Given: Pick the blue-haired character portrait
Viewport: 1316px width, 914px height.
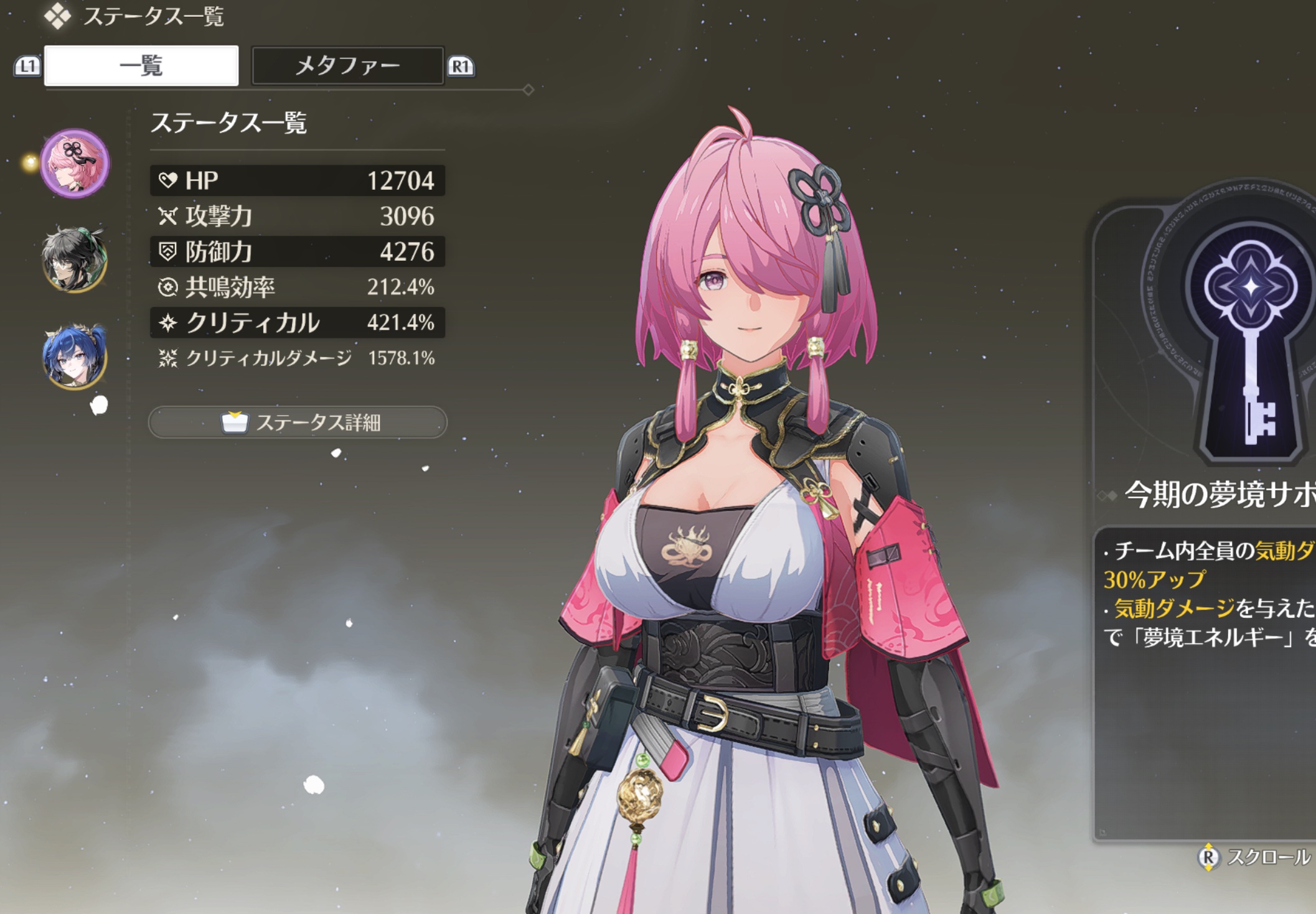Looking at the screenshot, I should [x=75, y=356].
